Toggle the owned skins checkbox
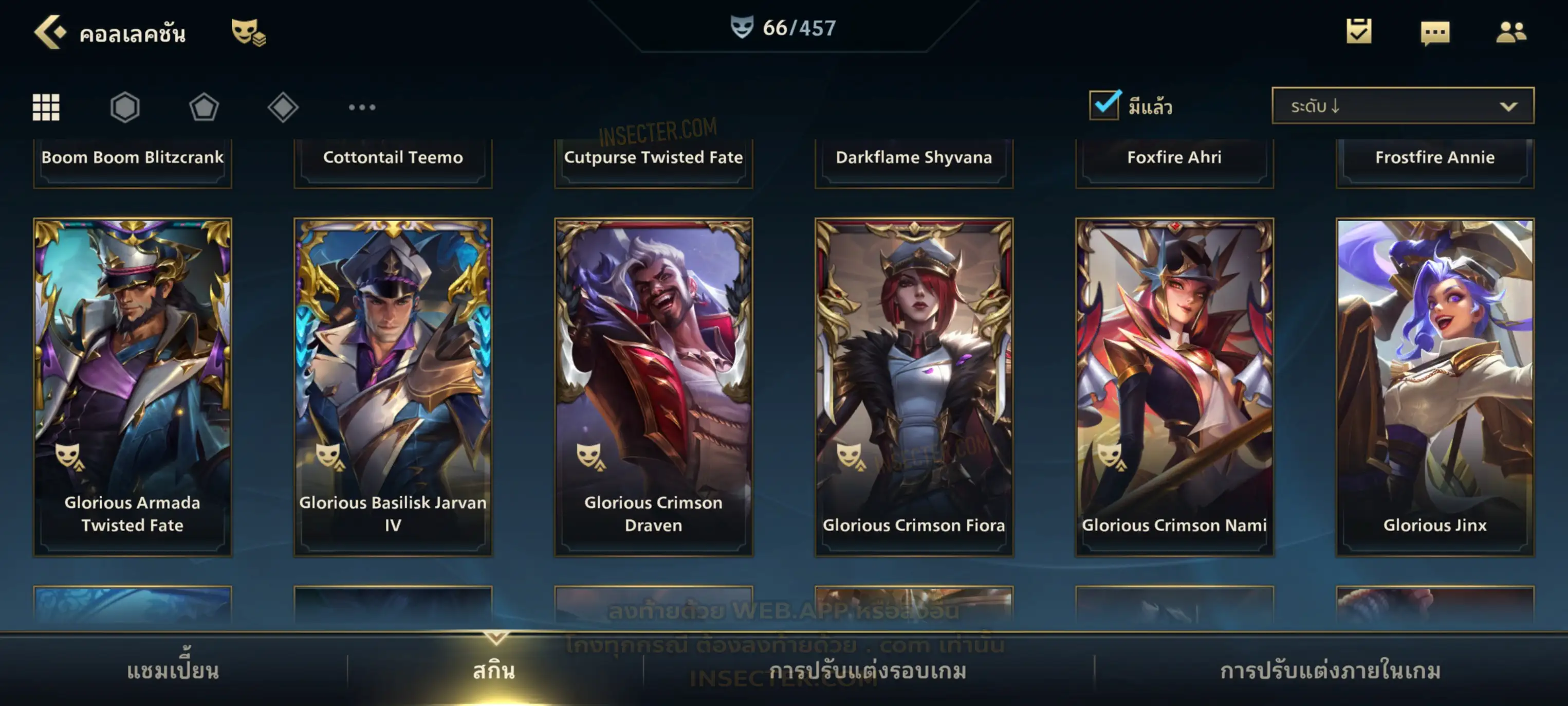Viewport: 1568px width, 706px height. (x=1104, y=105)
